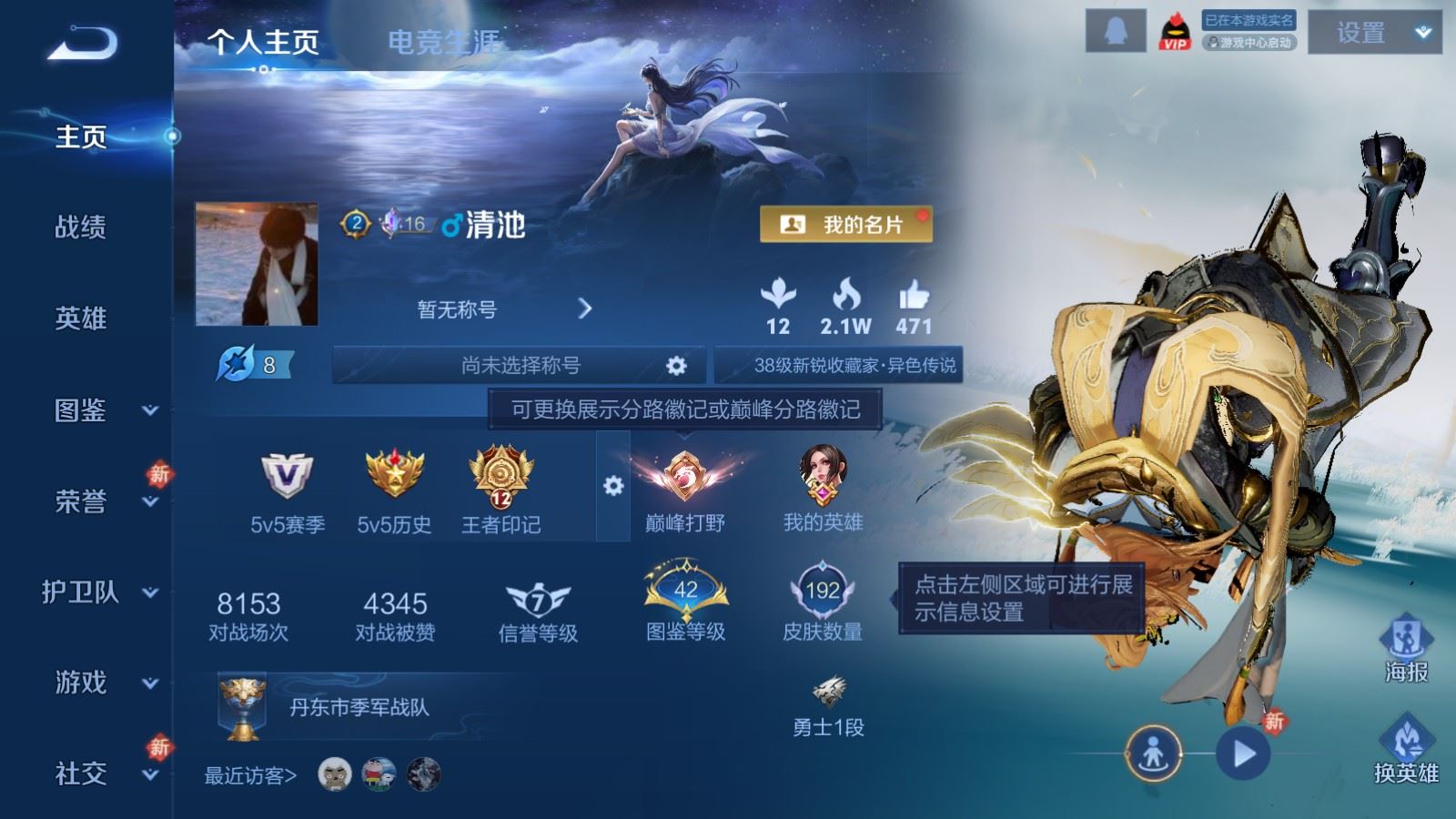Open 战绩 from the left sidebar
Screen dimensions: 1456x819
[79, 229]
